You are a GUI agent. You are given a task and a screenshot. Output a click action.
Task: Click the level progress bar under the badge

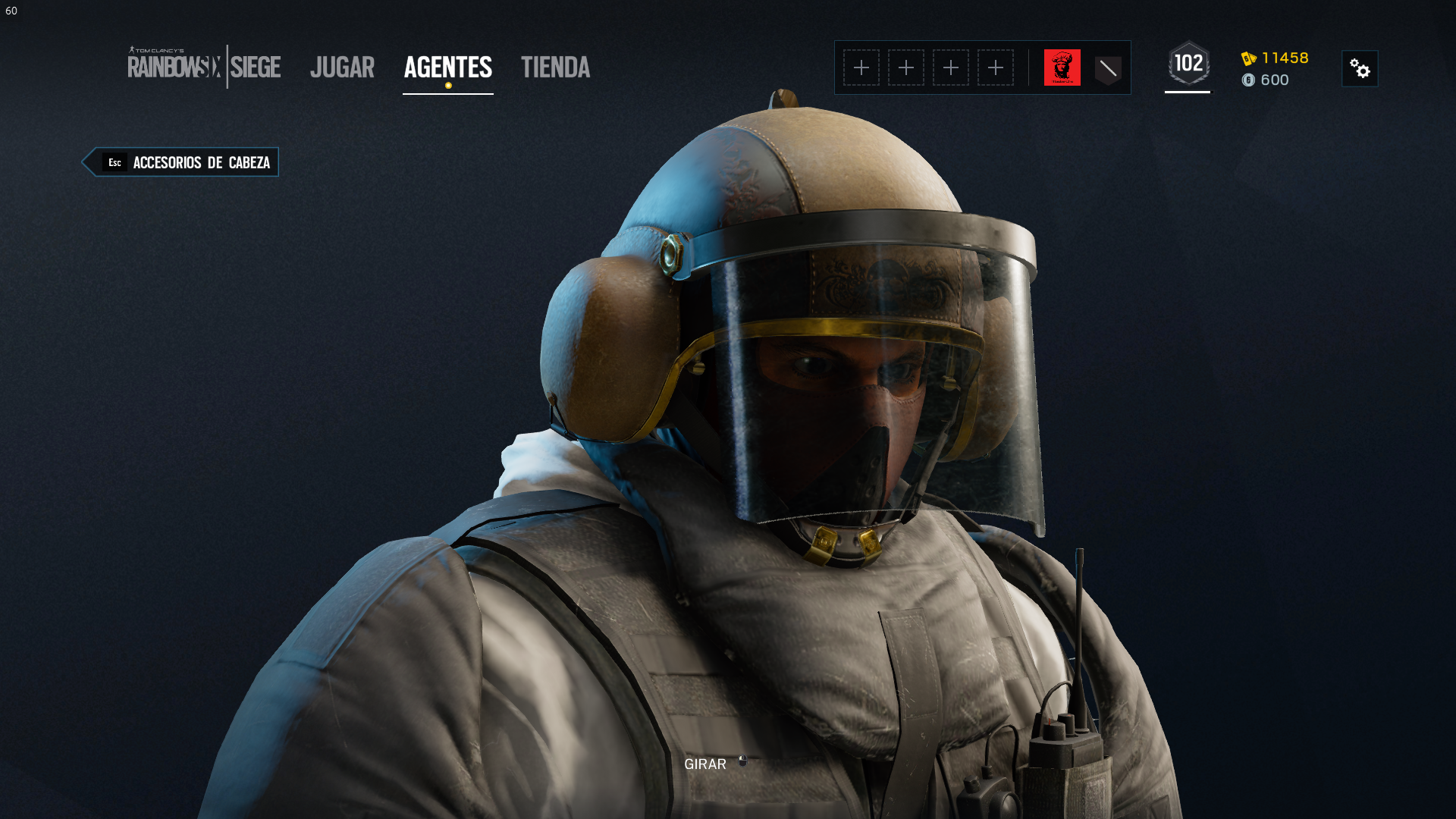click(1188, 93)
